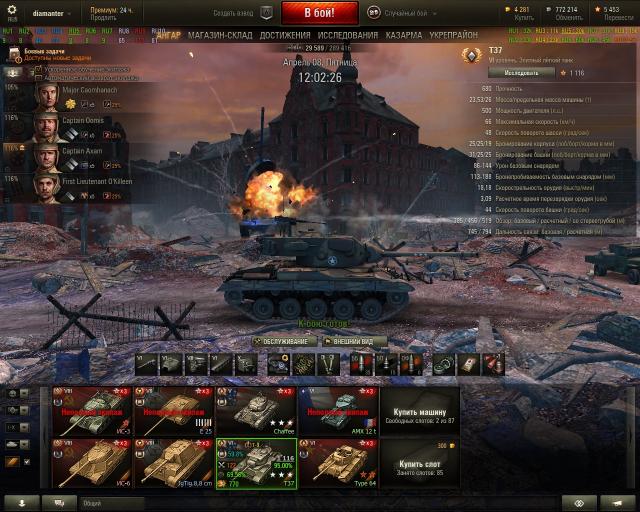Open the Укрепрайон tab

click(452, 35)
